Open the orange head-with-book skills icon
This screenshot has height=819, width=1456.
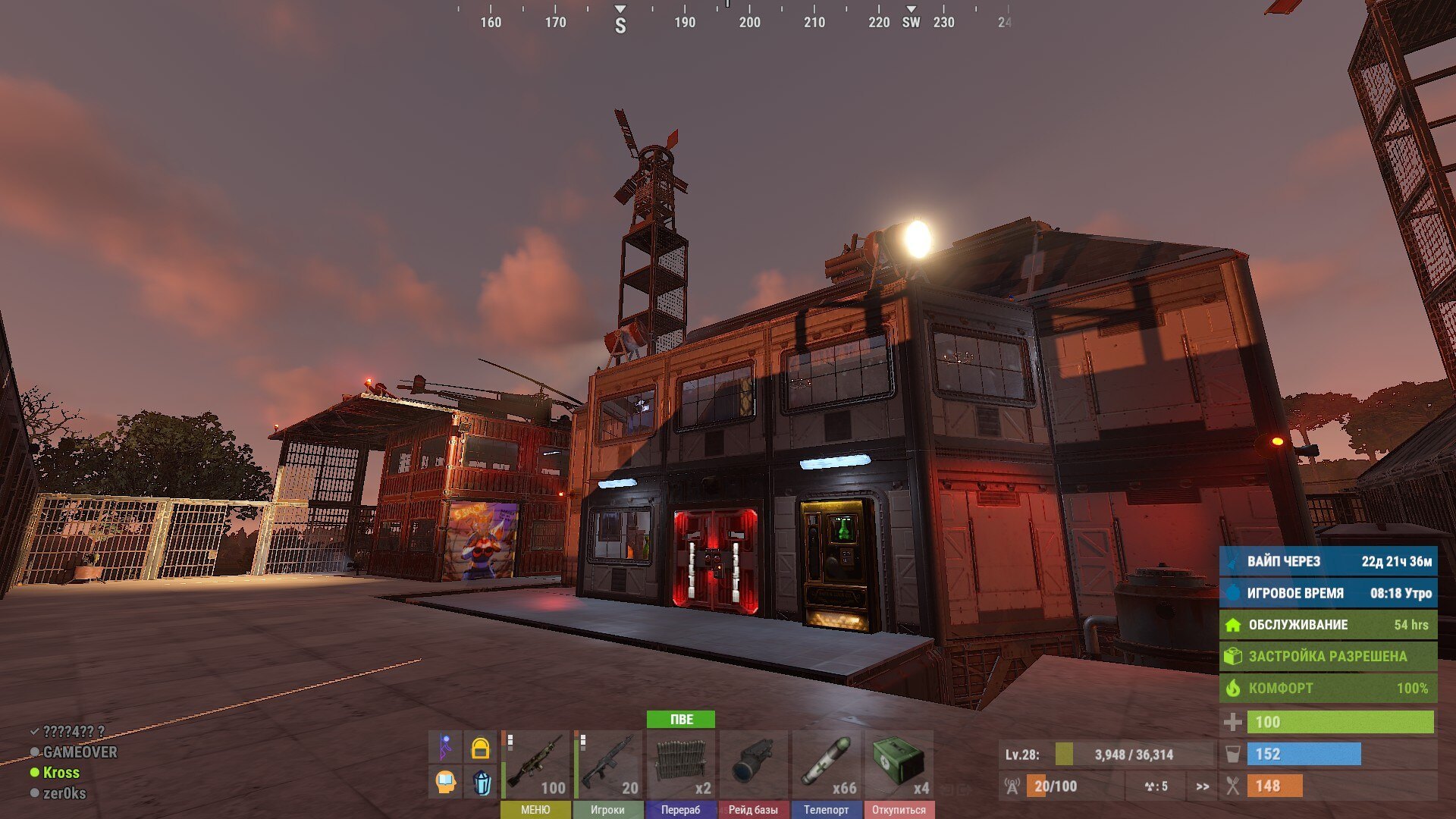[446, 781]
